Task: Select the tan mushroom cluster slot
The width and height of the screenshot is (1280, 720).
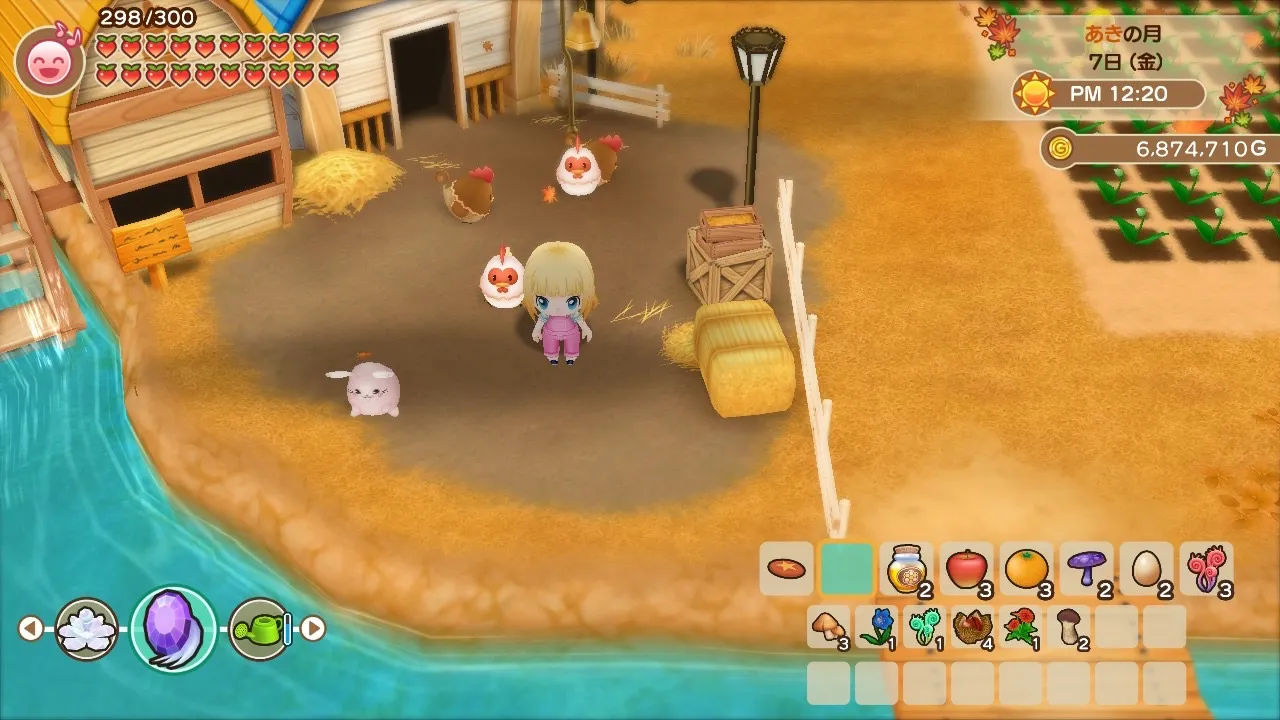Action: click(x=829, y=627)
